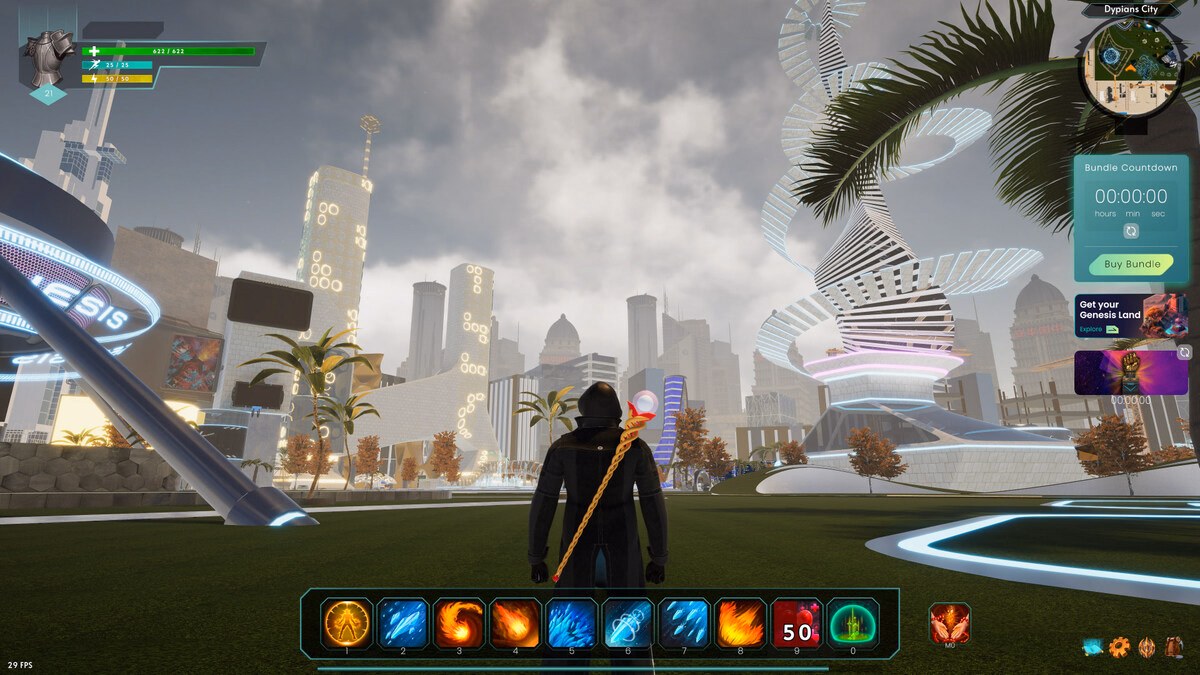Image resolution: width=1200 pixels, height=675 pixels.
Task: Open the blue spellbook menu
Action: click(x=1092, y=647)
